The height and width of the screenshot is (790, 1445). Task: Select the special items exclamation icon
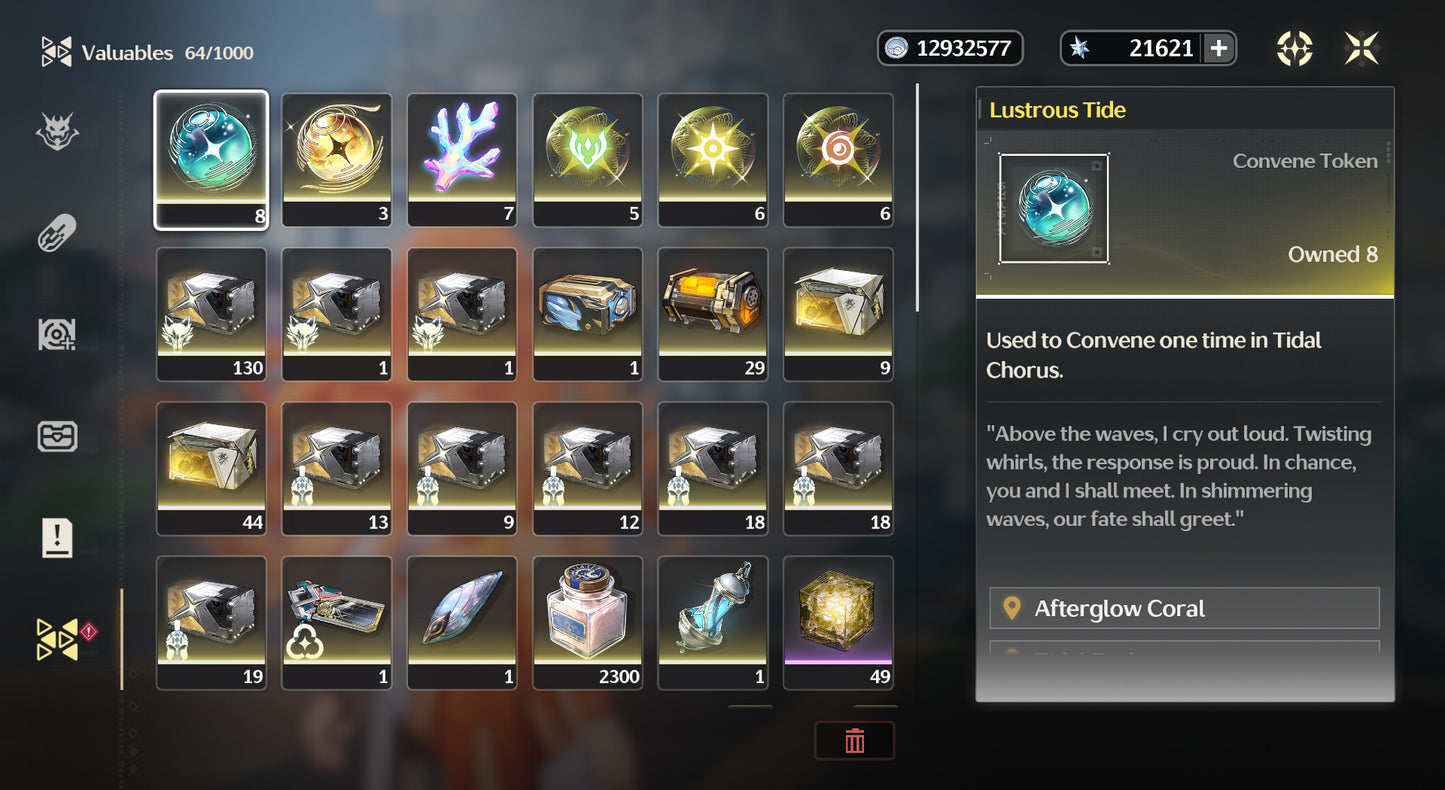coord(57,538)
